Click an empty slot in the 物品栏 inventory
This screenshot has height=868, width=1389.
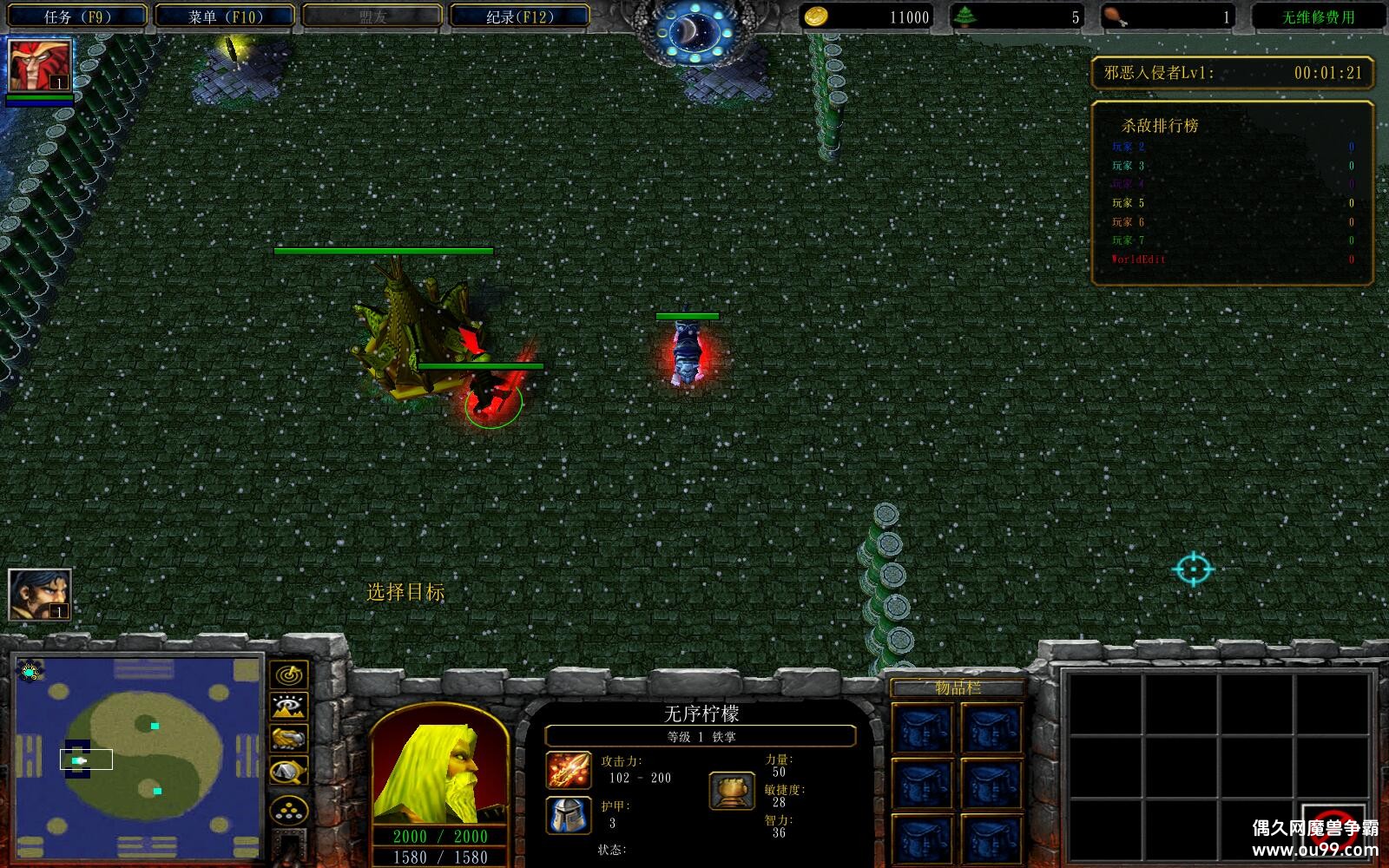925,727
